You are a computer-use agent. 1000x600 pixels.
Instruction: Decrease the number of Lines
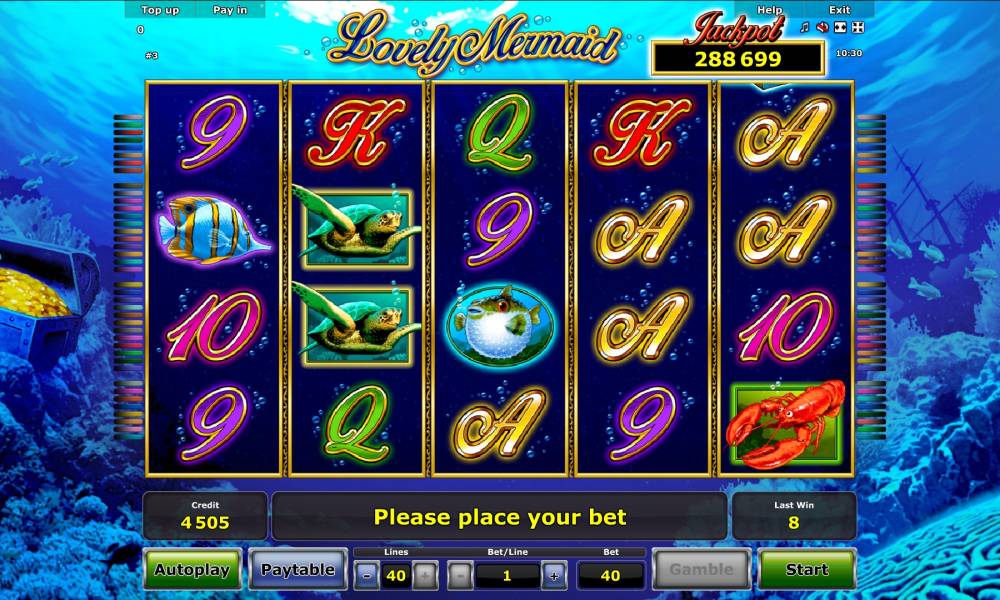[x=367, y=575]
